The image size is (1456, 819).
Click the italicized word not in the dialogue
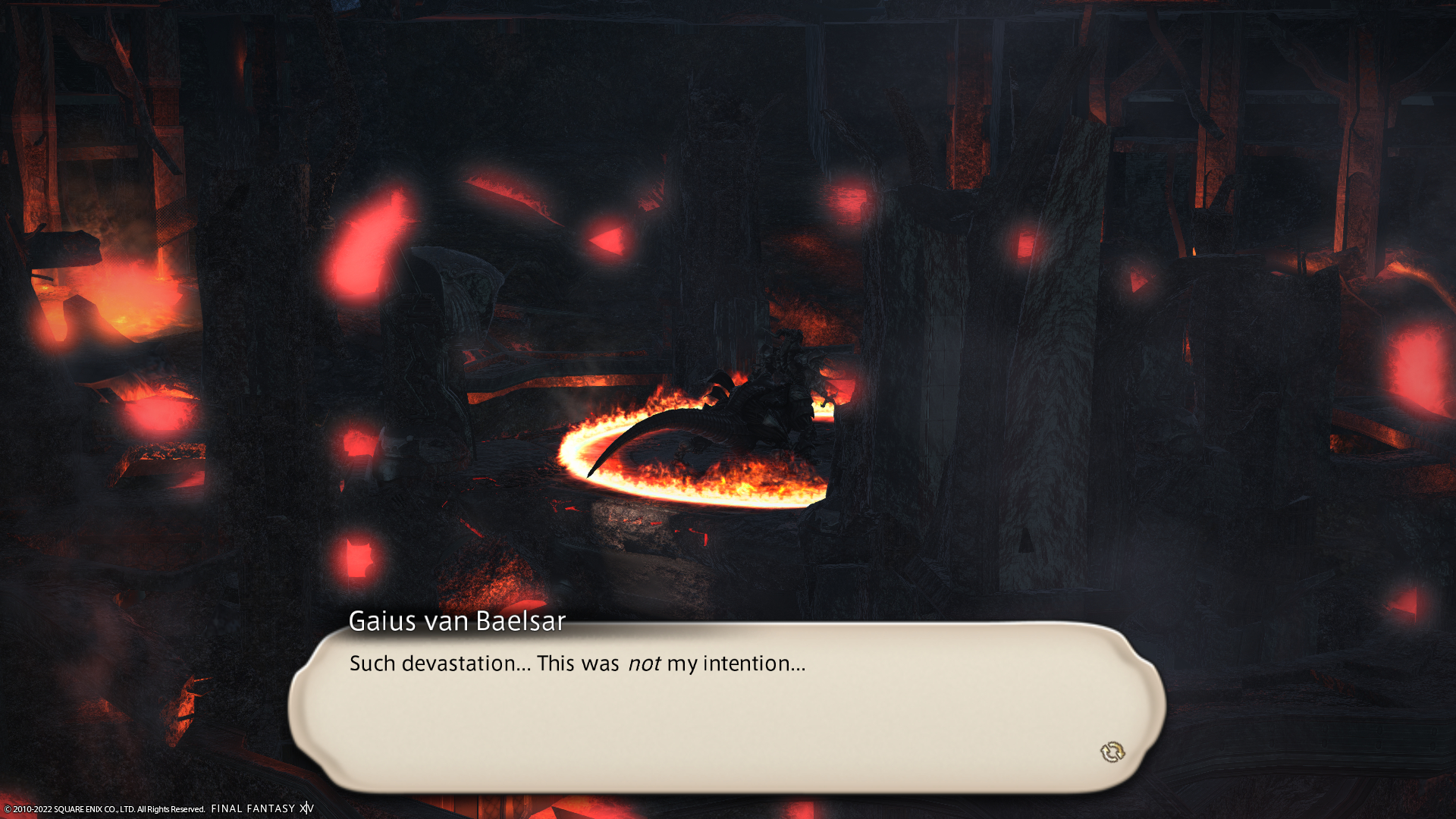644,664
